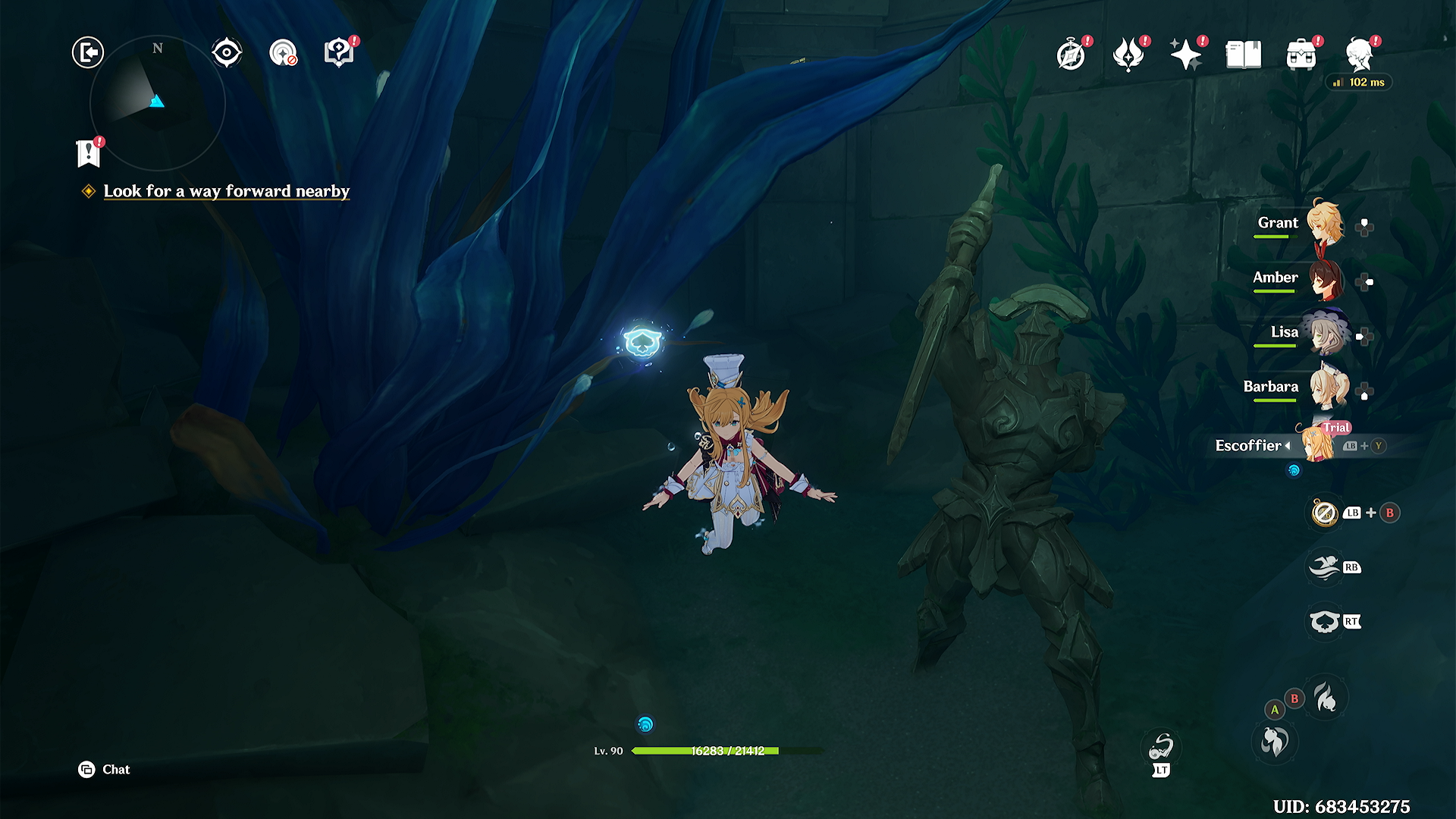Viewport: 1456px width, 819px height.
Task: Open the compass events icon
Action: point(1071,55)
